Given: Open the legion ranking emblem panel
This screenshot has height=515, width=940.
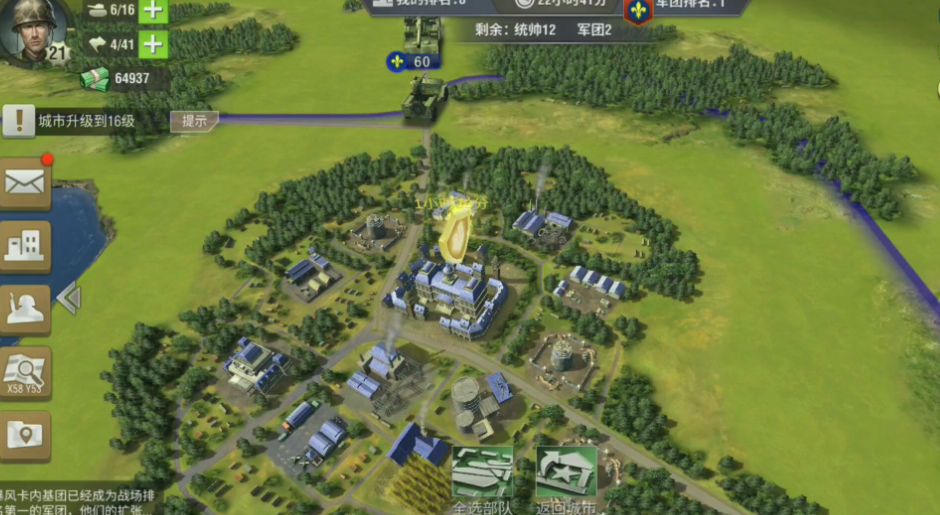Looking at the screenshot, I should point(638,11).
